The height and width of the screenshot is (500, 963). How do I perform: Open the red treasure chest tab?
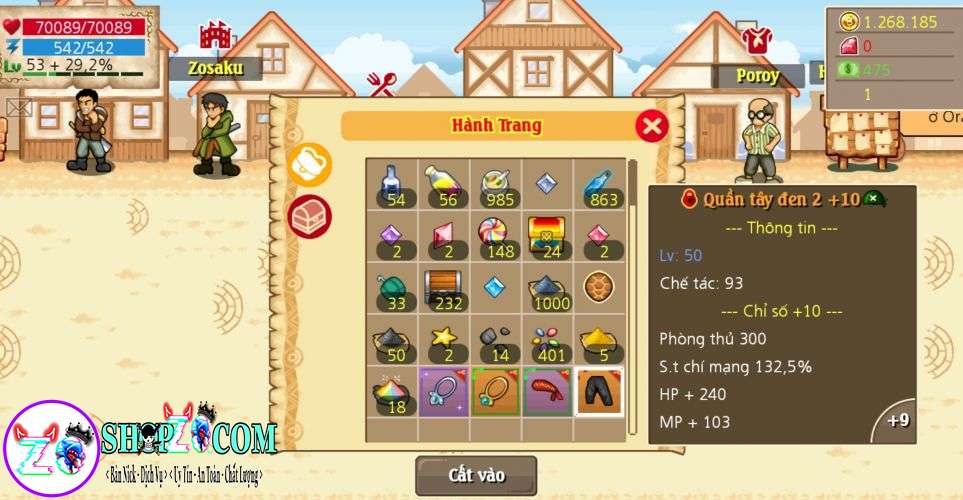310,215
